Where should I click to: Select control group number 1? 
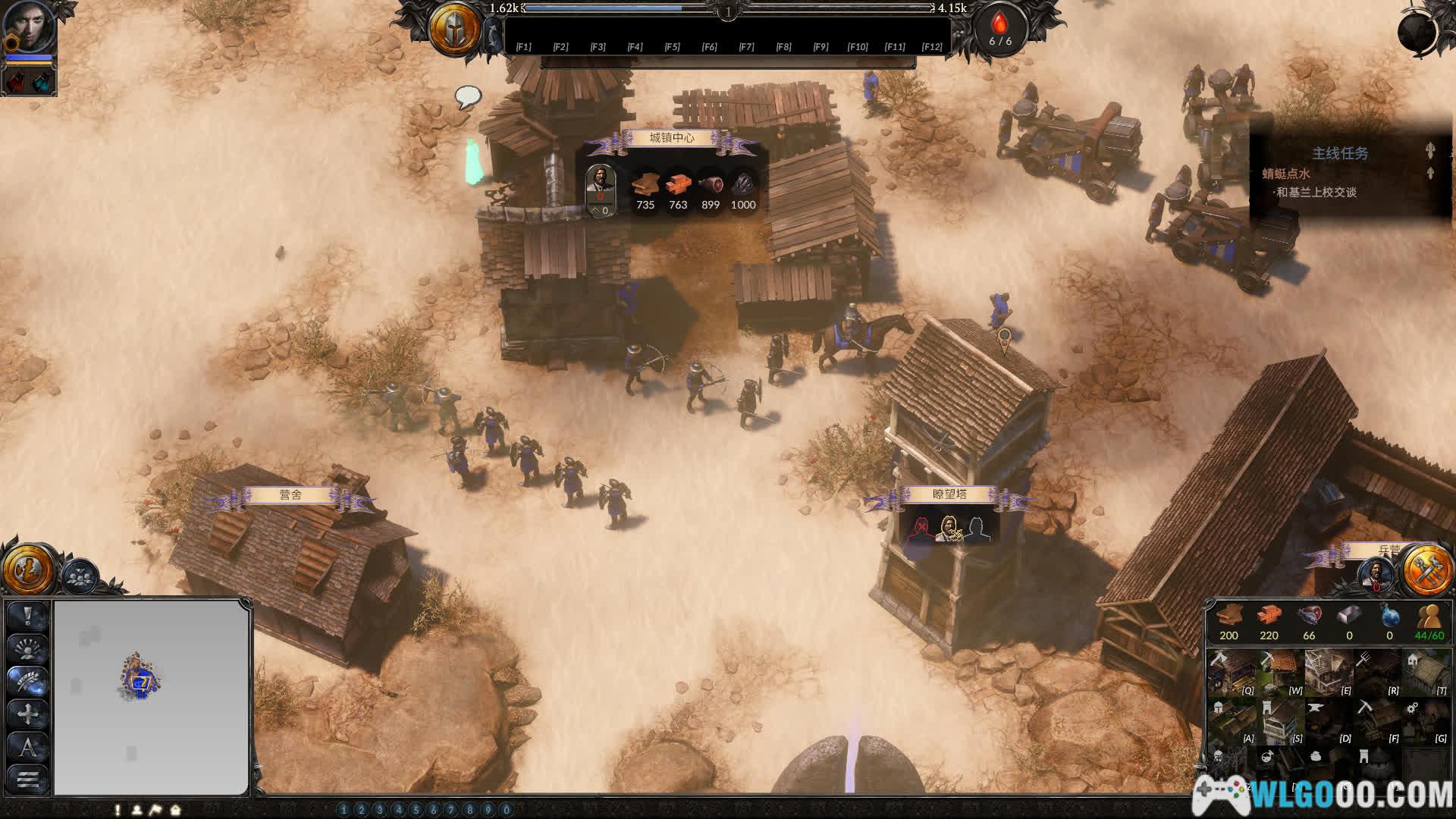(x=344, y=810)
